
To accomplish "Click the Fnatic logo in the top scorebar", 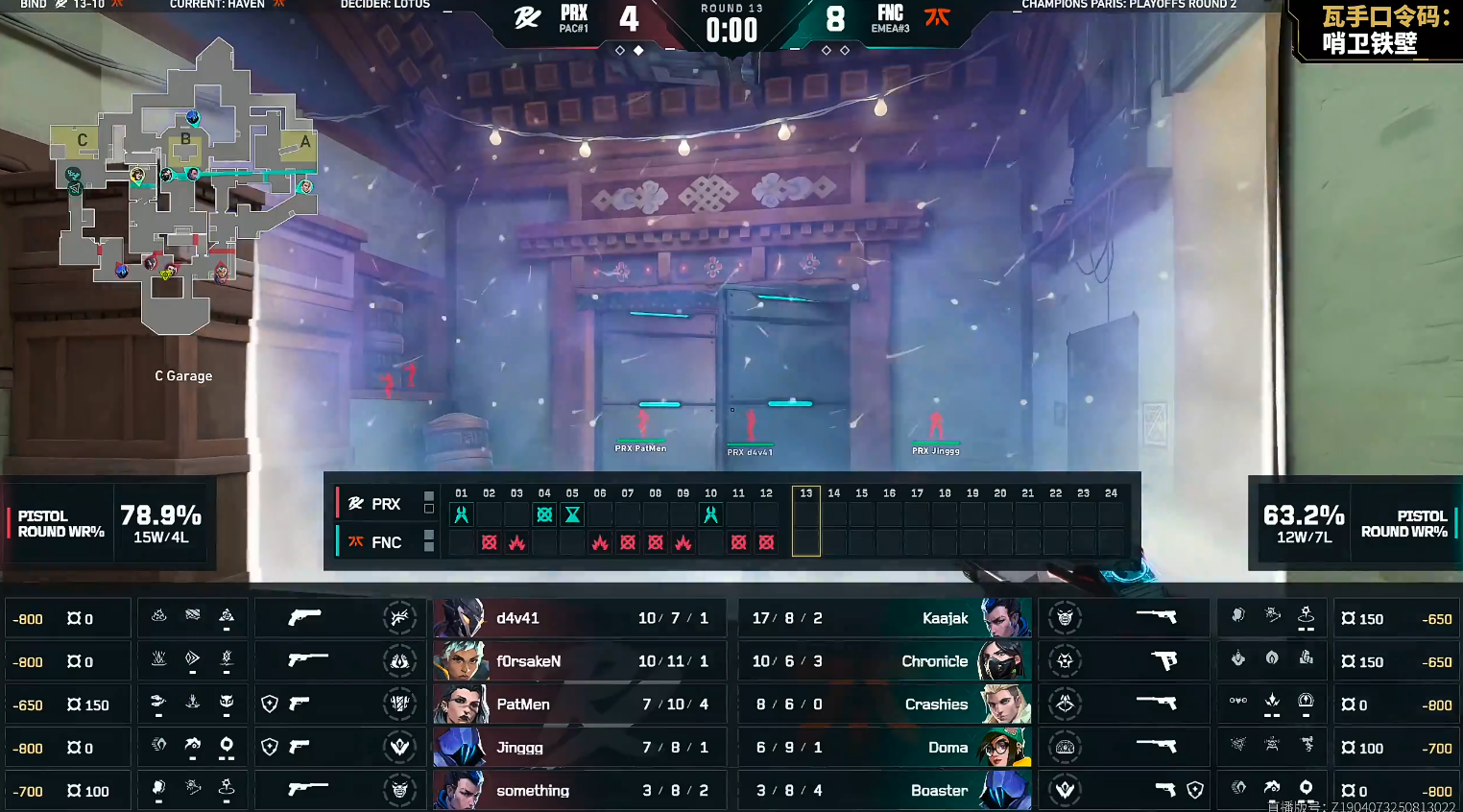I will [937, 16].
